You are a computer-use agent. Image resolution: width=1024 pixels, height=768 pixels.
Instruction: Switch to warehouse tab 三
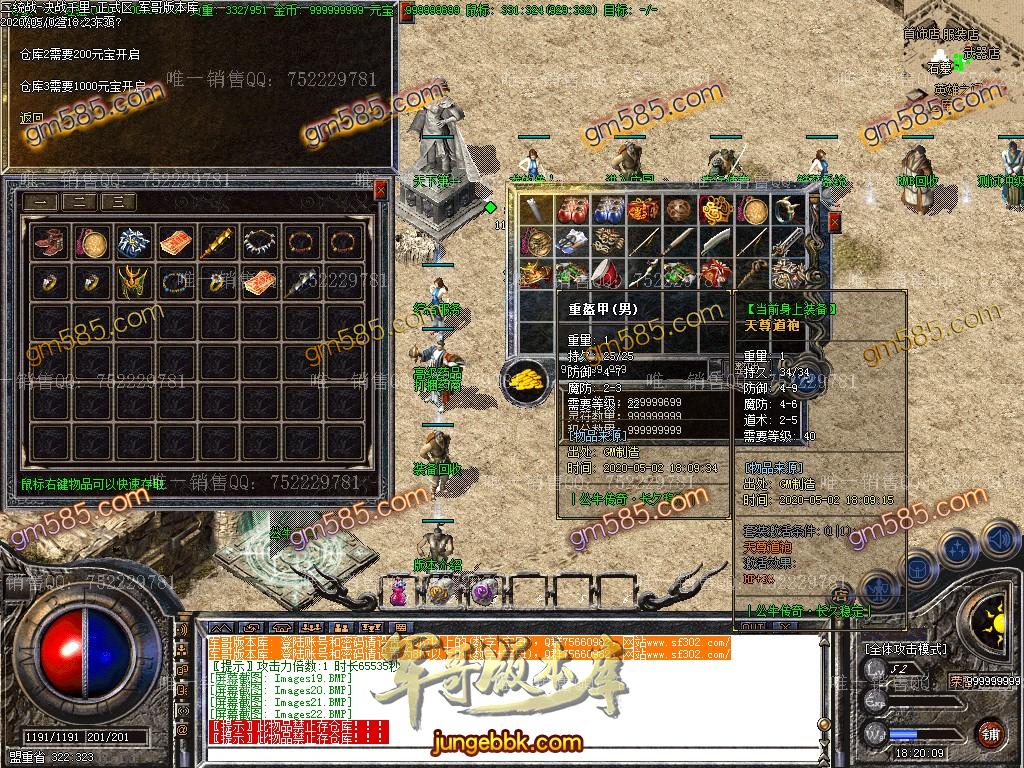pos(119,202)
